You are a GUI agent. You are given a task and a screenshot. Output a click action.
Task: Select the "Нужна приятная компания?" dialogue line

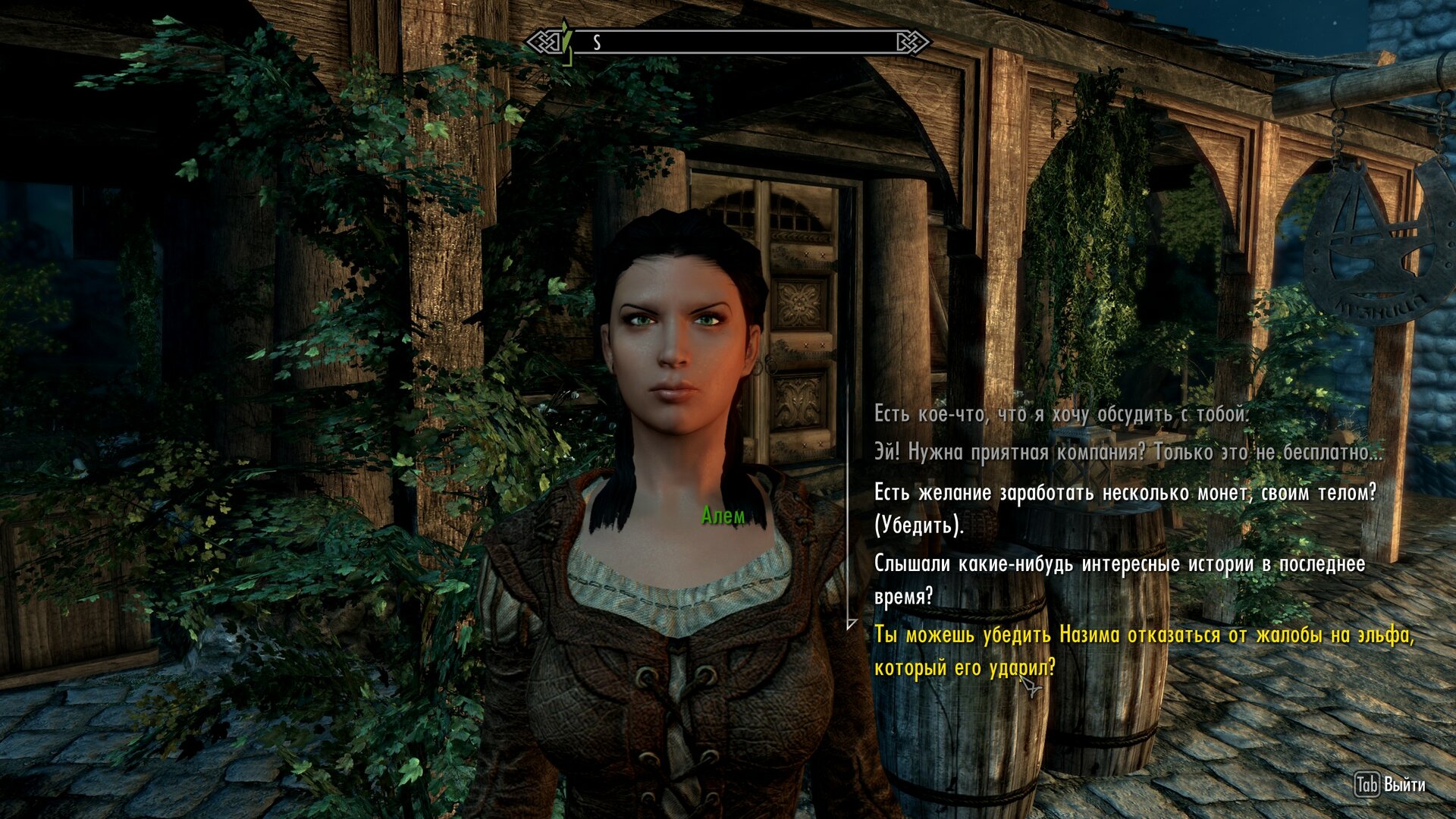pos(1127,453)
